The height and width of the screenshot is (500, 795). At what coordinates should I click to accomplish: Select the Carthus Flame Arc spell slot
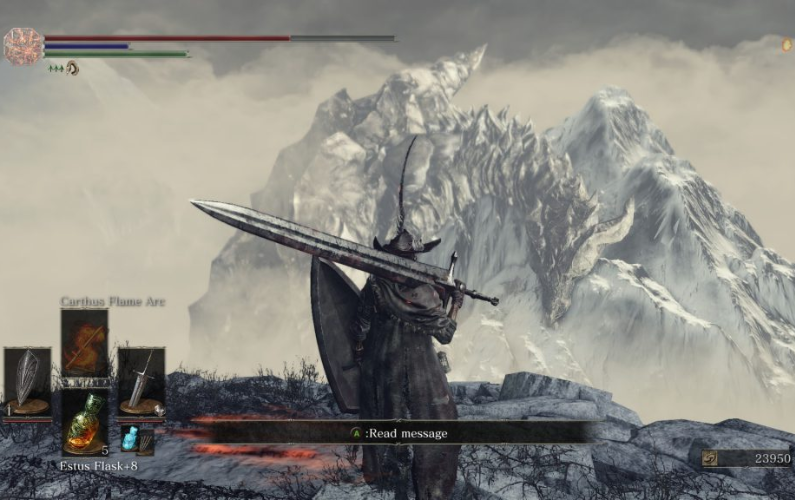(84, 343)
